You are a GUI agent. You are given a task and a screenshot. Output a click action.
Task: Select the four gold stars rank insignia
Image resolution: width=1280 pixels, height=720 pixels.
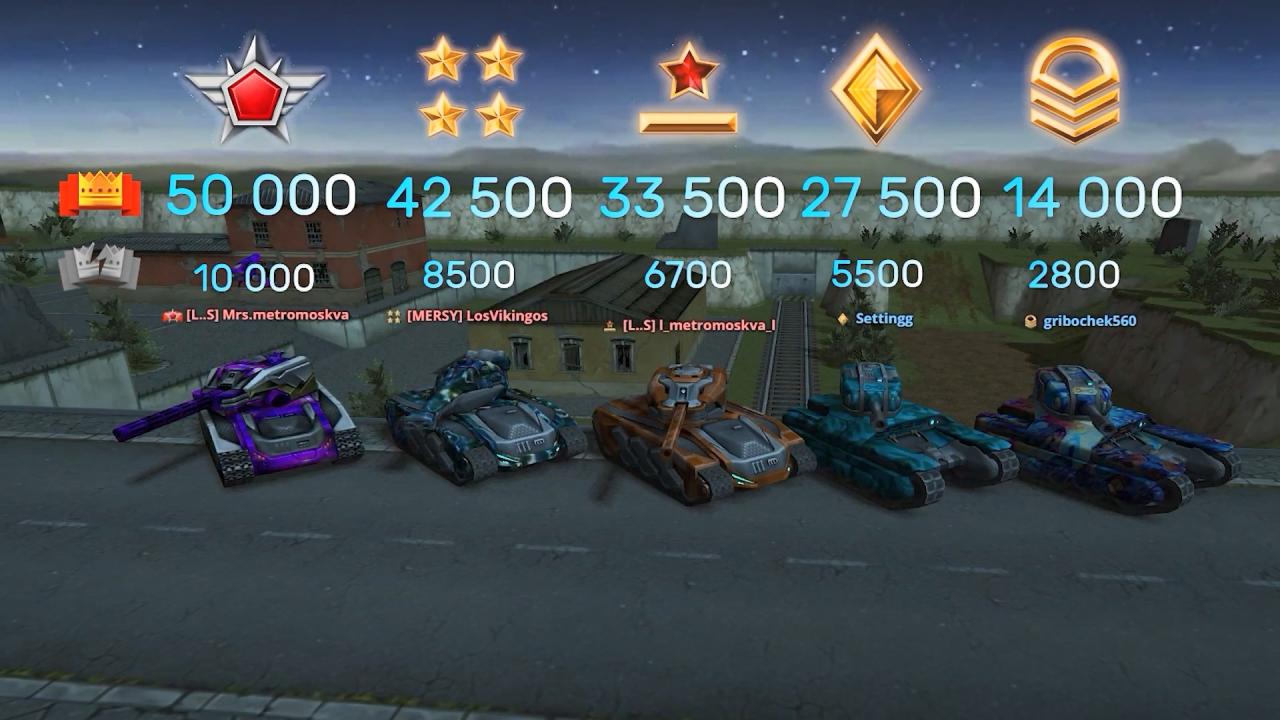coord(470,87)
